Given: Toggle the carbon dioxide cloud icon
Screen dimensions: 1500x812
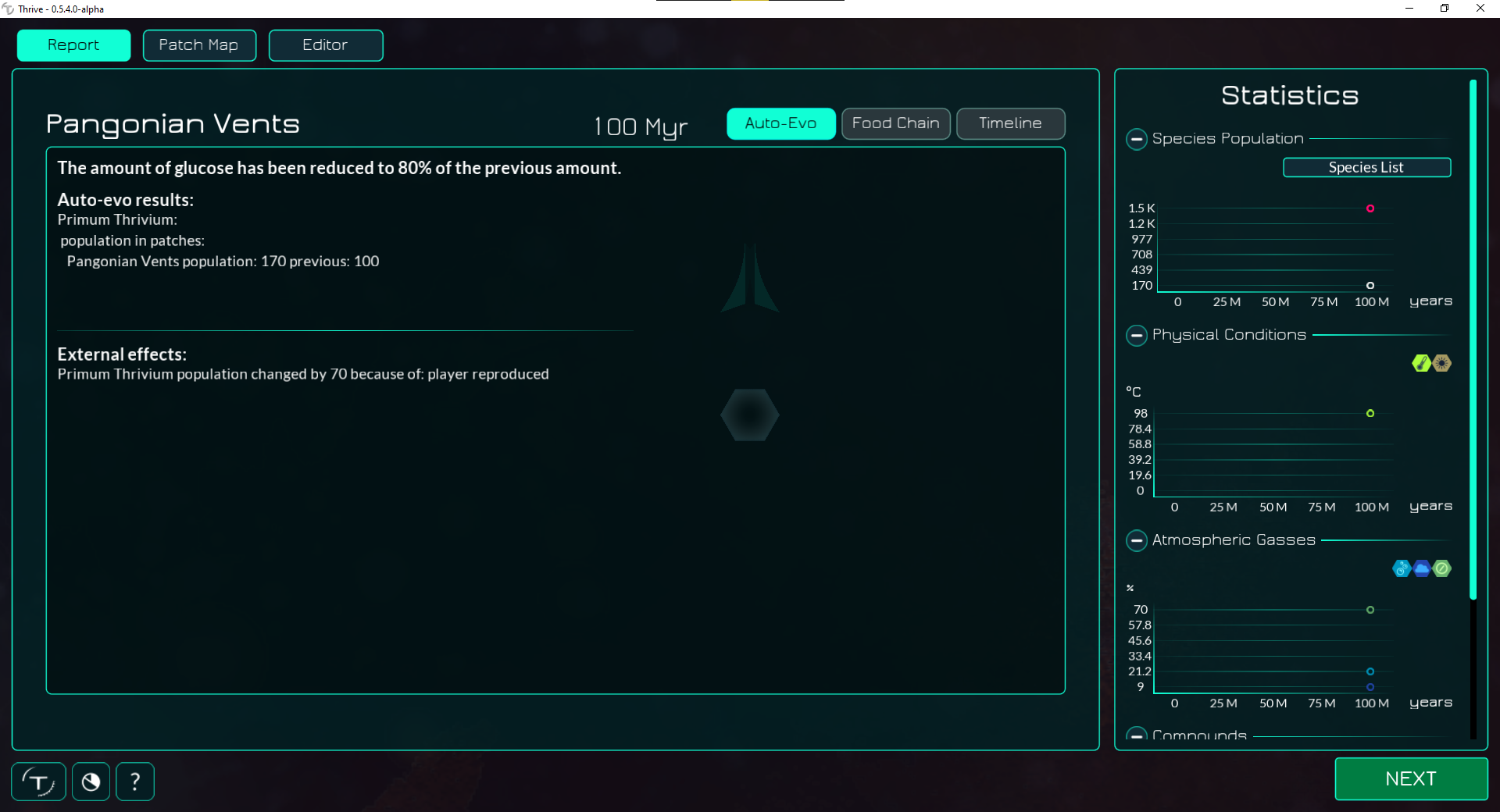Looking at the screenshot, I should [x=1422, y=569].
